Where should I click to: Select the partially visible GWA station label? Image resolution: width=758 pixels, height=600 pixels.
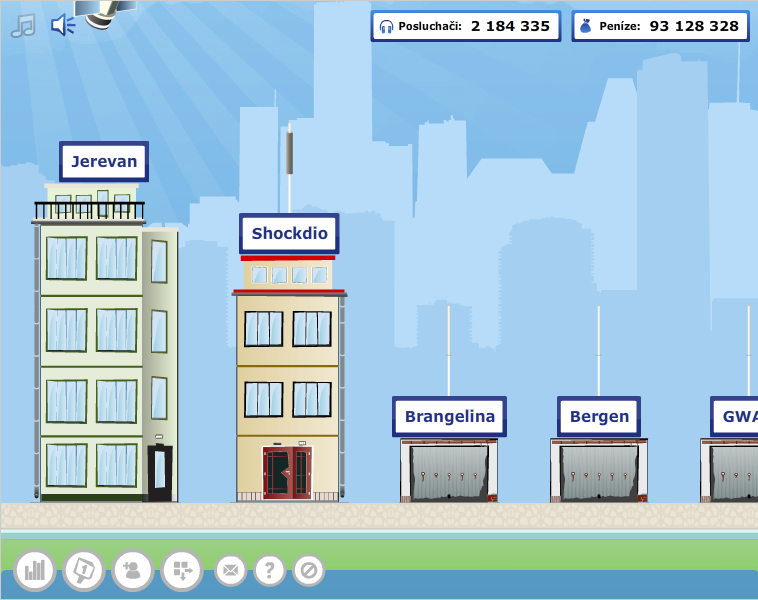[x=738, y=416]
